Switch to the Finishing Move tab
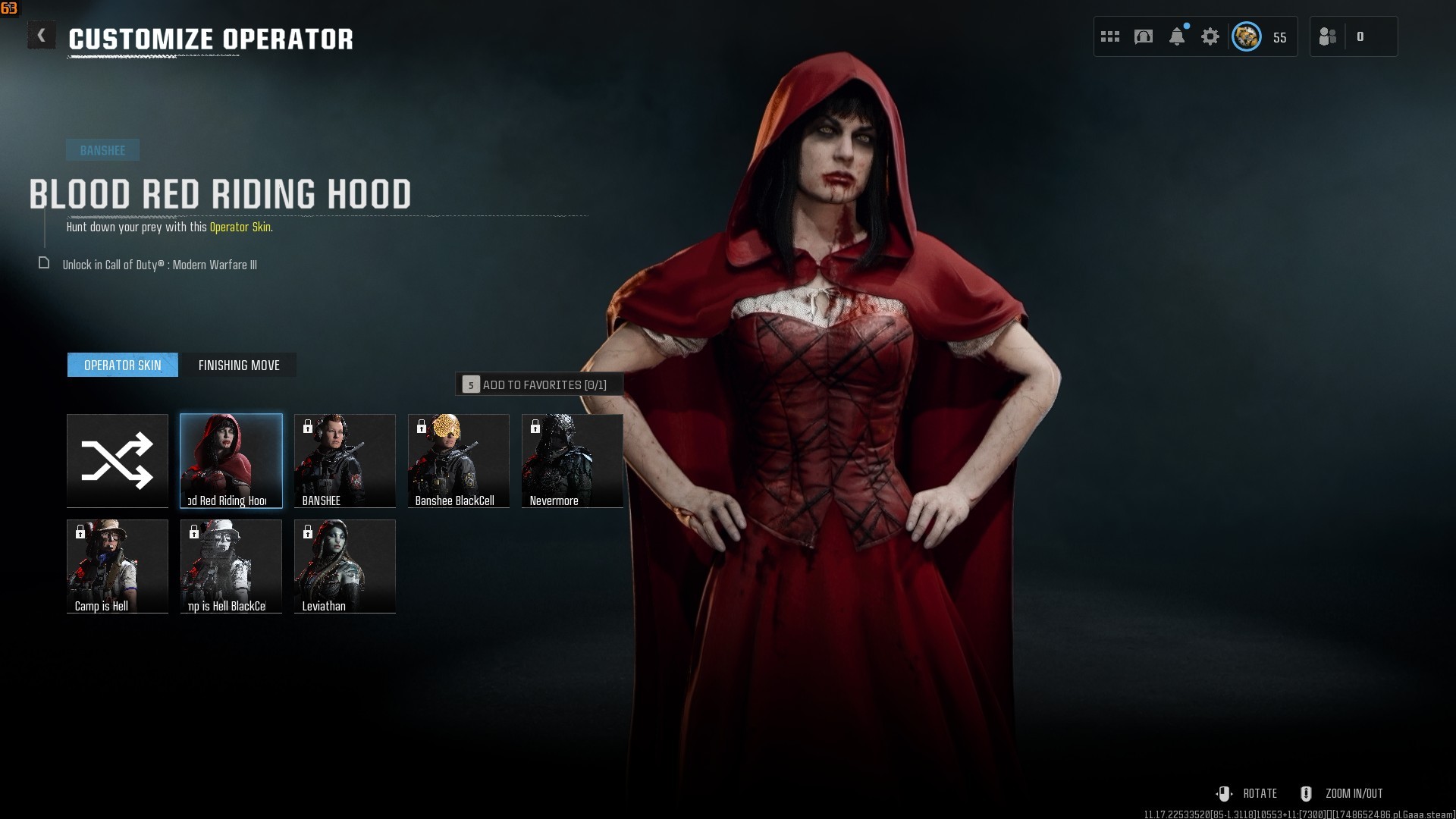The image size is (1456, 819). pos(239,366)
